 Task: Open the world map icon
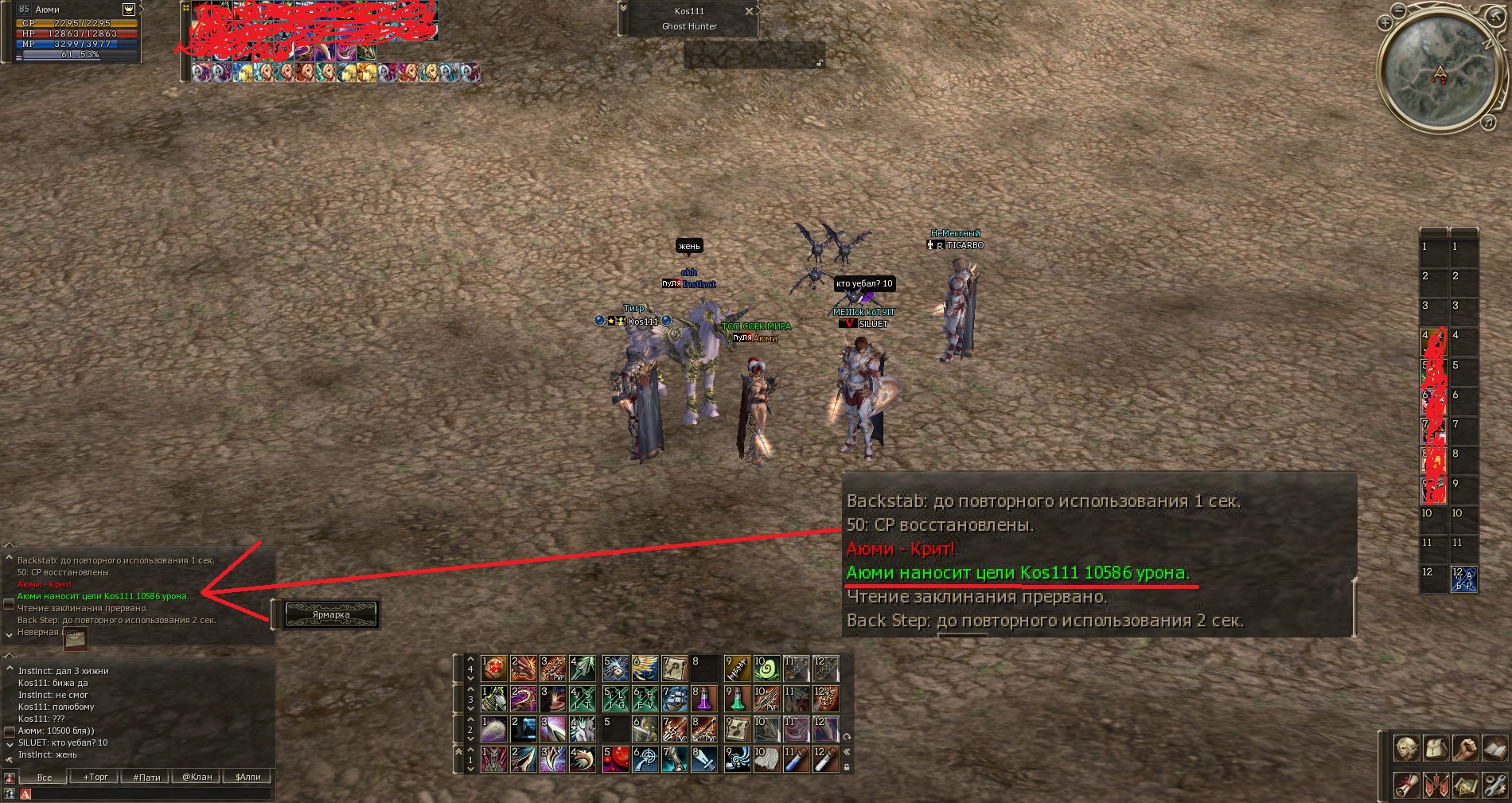point(1467,785)
